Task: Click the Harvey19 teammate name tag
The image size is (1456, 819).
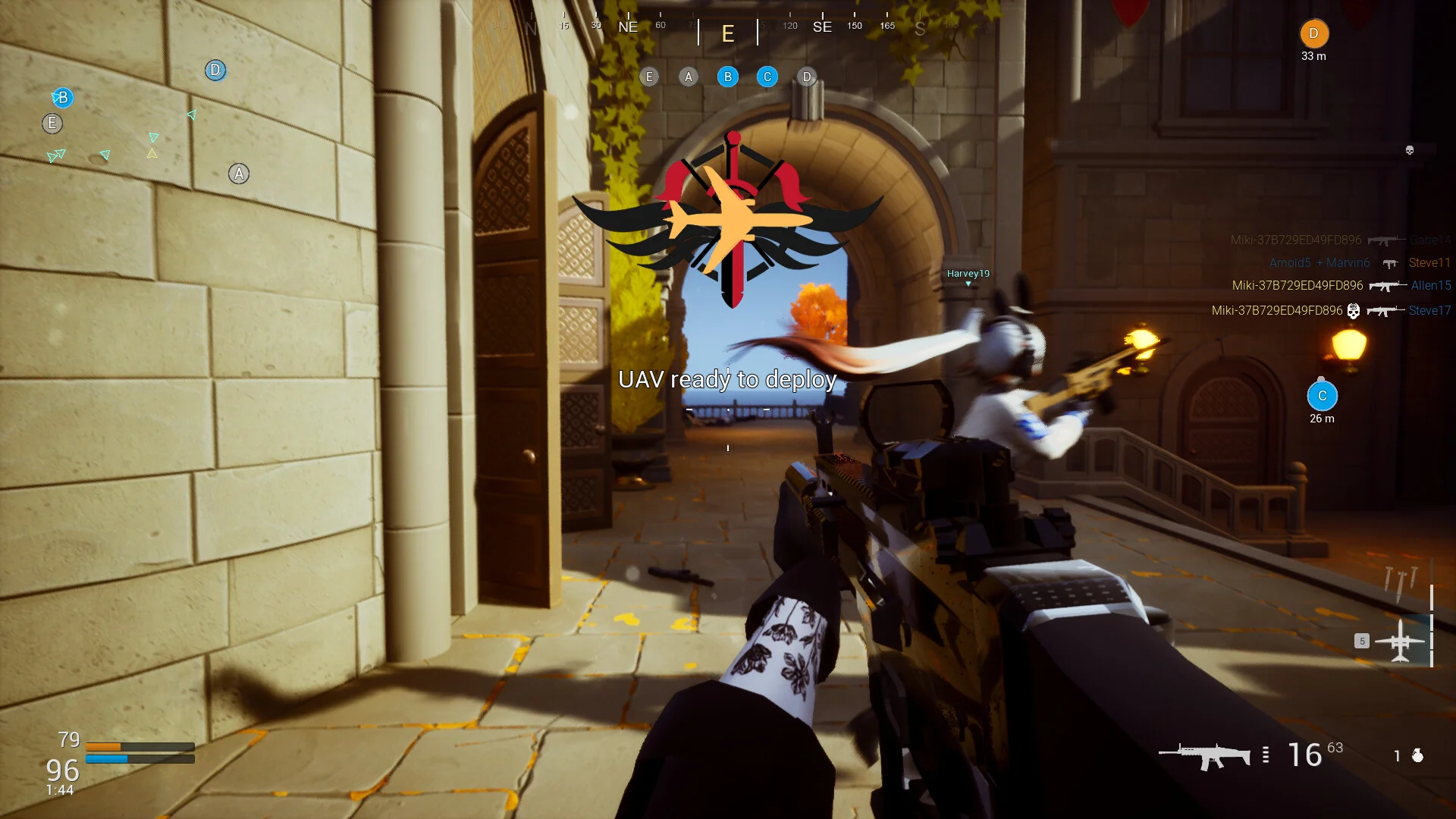Action: click(x=968, y=274)
